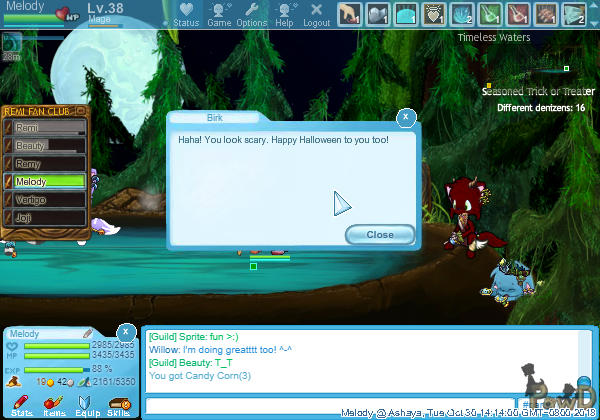Open the Game menu

tap(219, 14)
